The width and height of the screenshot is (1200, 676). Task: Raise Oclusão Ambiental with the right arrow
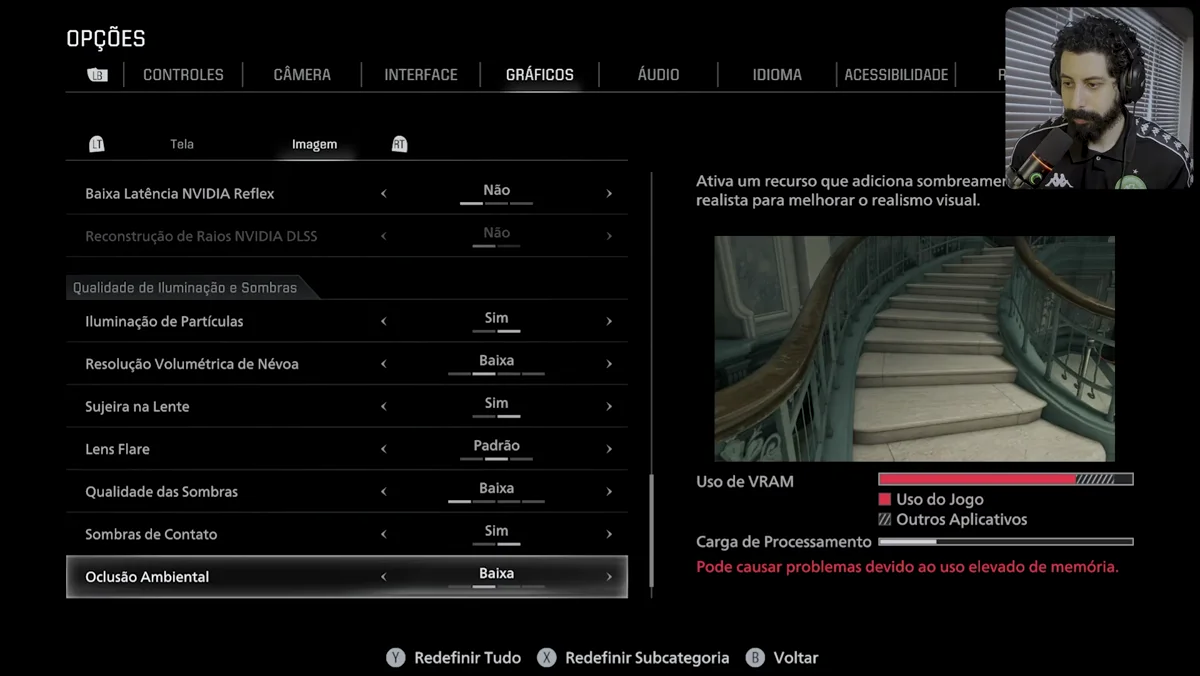coord(609,577)
